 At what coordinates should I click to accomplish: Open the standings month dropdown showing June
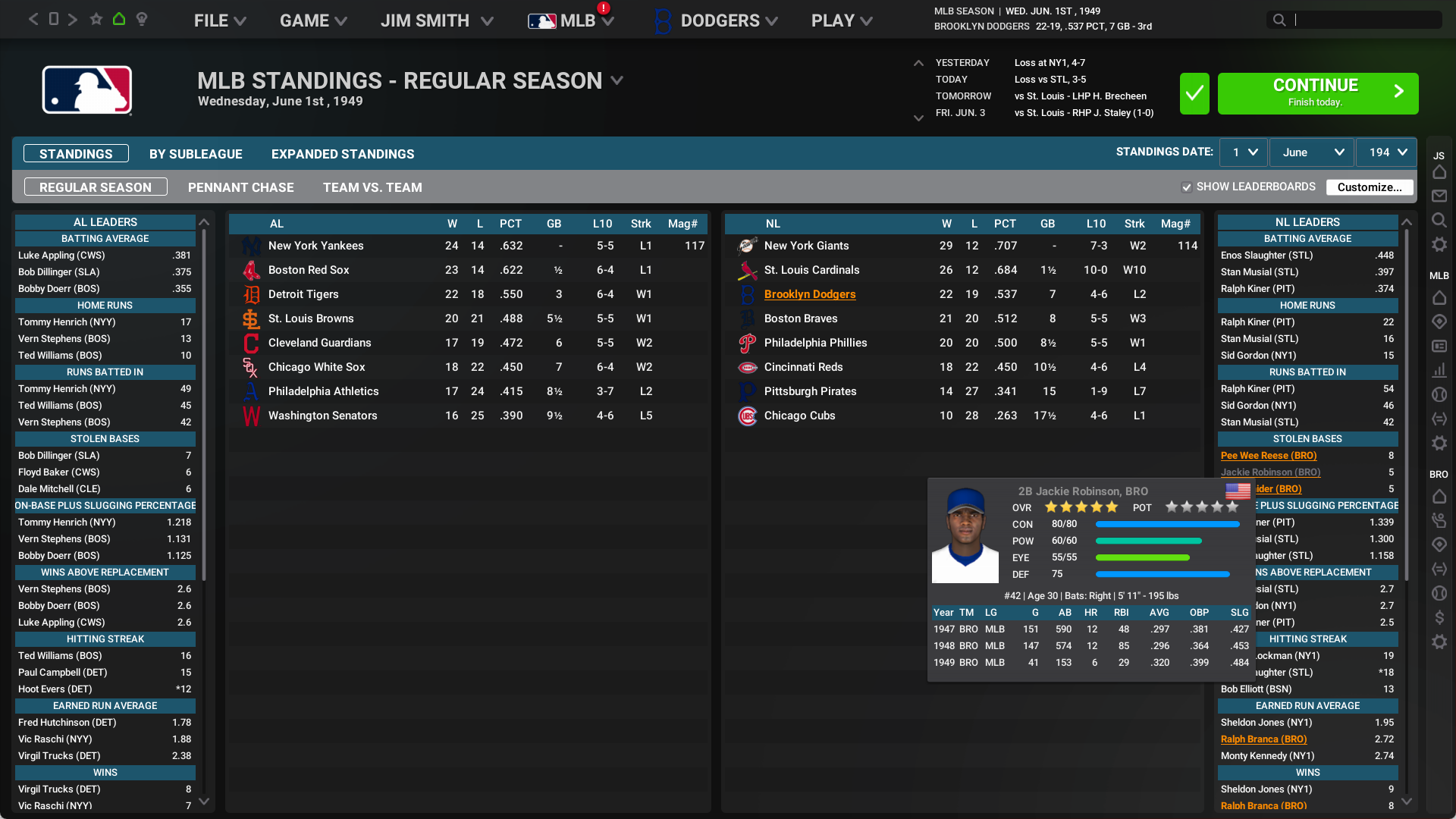1312,152
